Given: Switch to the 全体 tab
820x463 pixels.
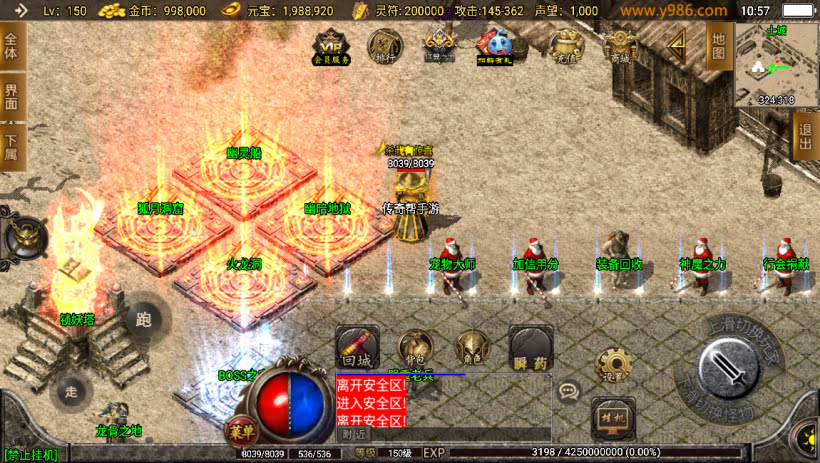Looking at the screenshot, I should click(12, 47).
